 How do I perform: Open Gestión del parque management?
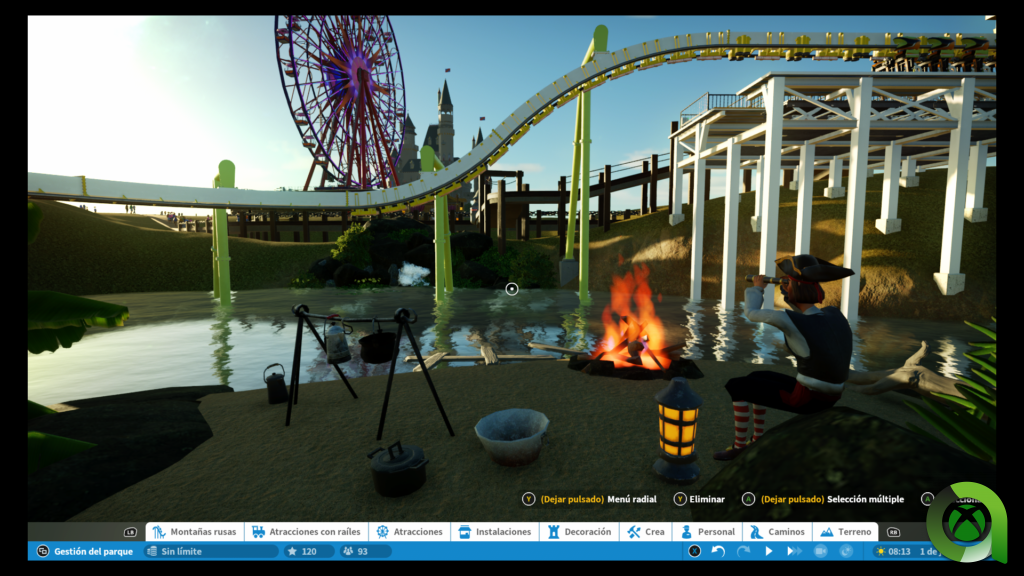coord(84,551)
